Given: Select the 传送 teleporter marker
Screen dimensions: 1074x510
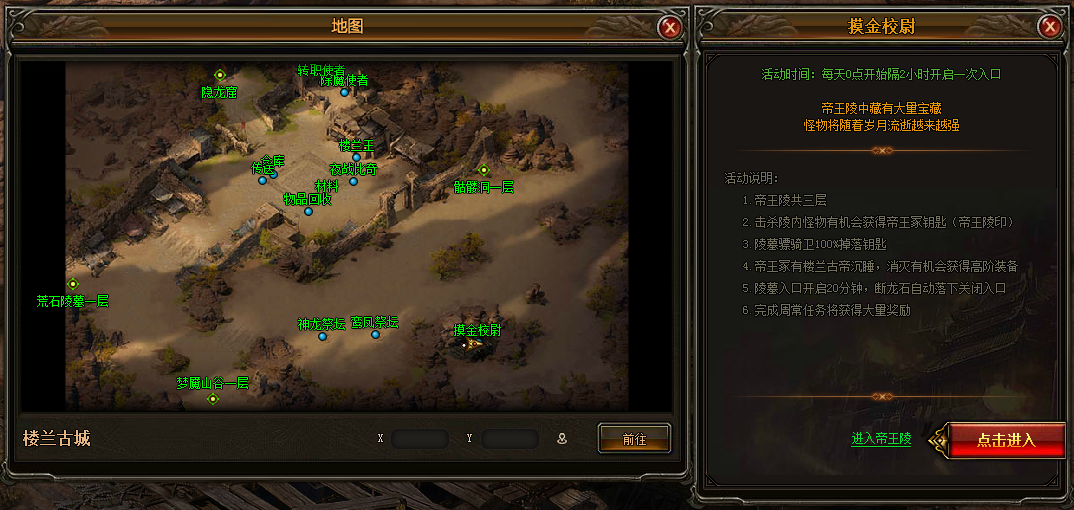Looking at the screenshot, I should pyautogui.click(x=263, y=181).
